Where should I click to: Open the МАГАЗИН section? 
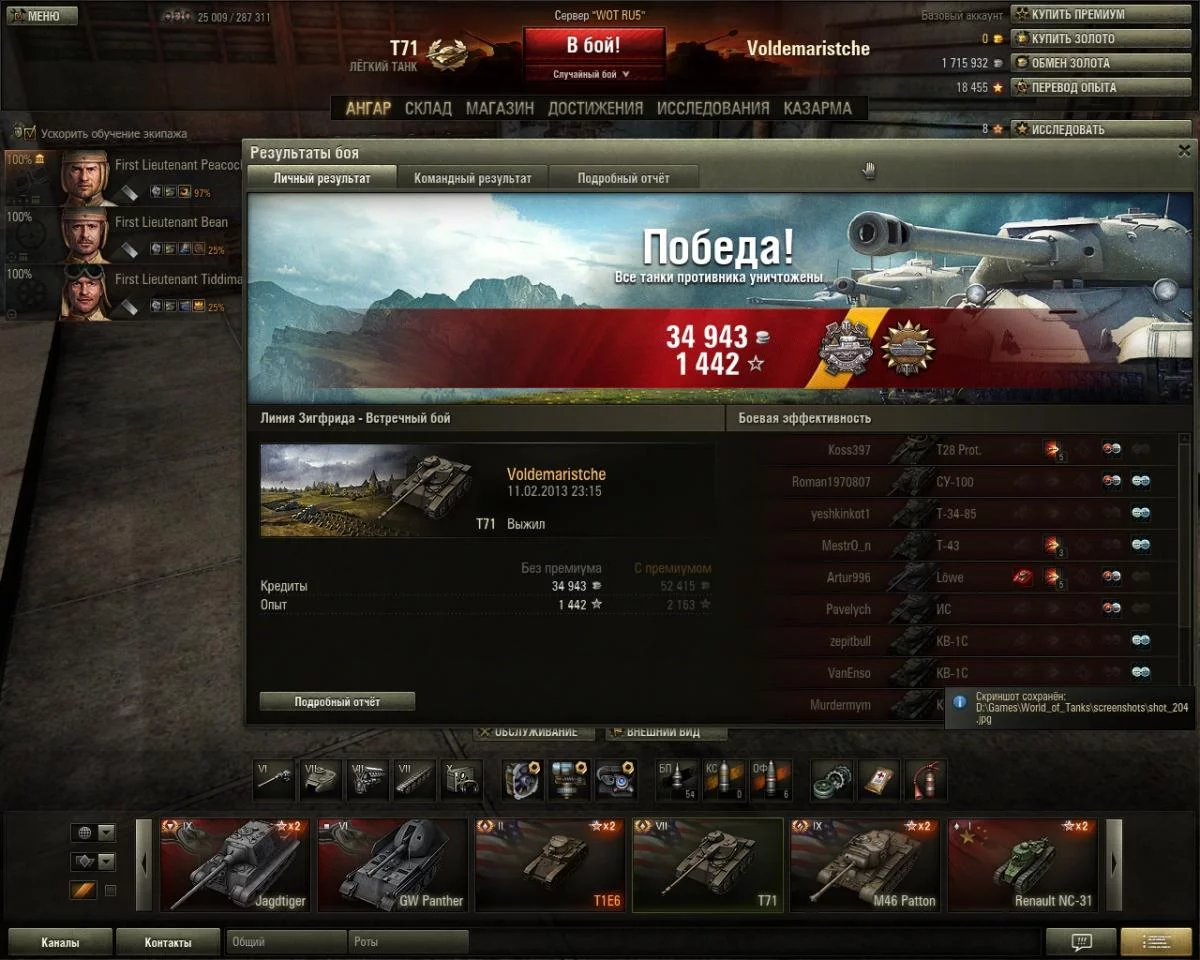coord(500,108)
